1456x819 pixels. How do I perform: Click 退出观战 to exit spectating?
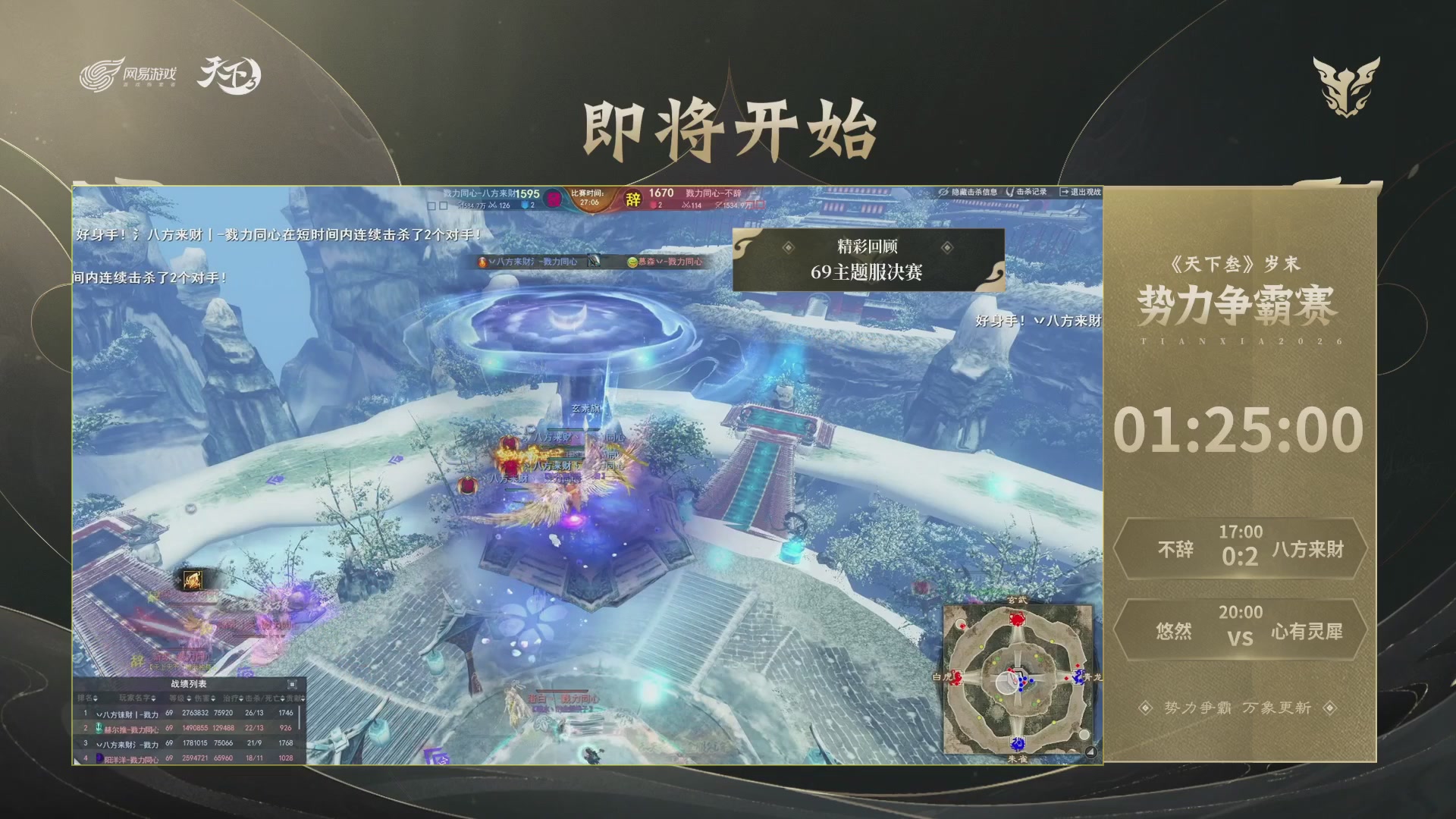click(1086, 191)
